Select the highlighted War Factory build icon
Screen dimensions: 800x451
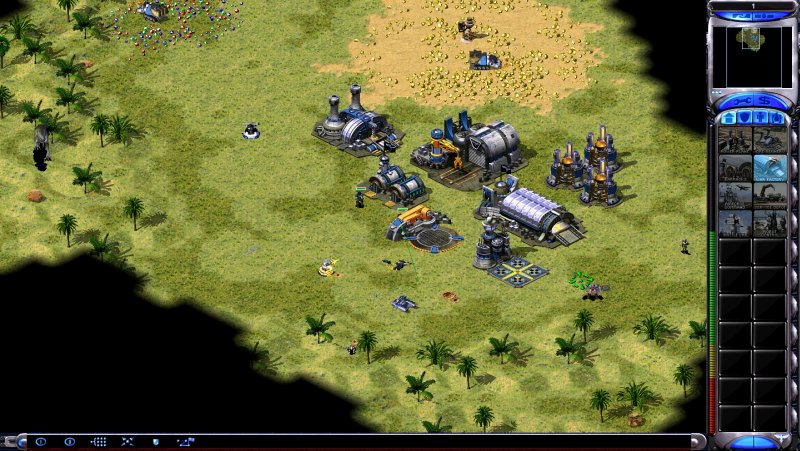point(770,168)
